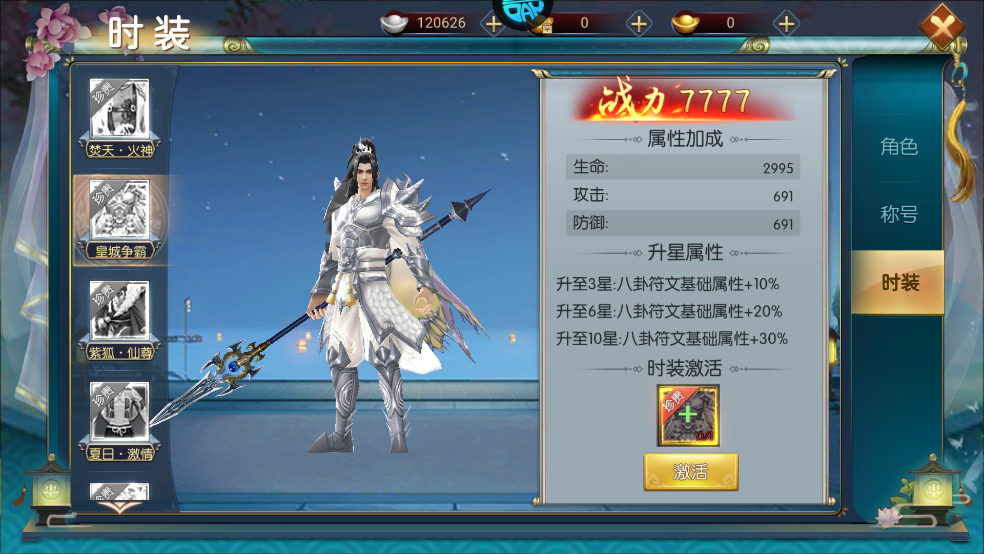Screen dimensions: 984x554
Task: Add currency with the middle plus button
Action: click(639, 23)
